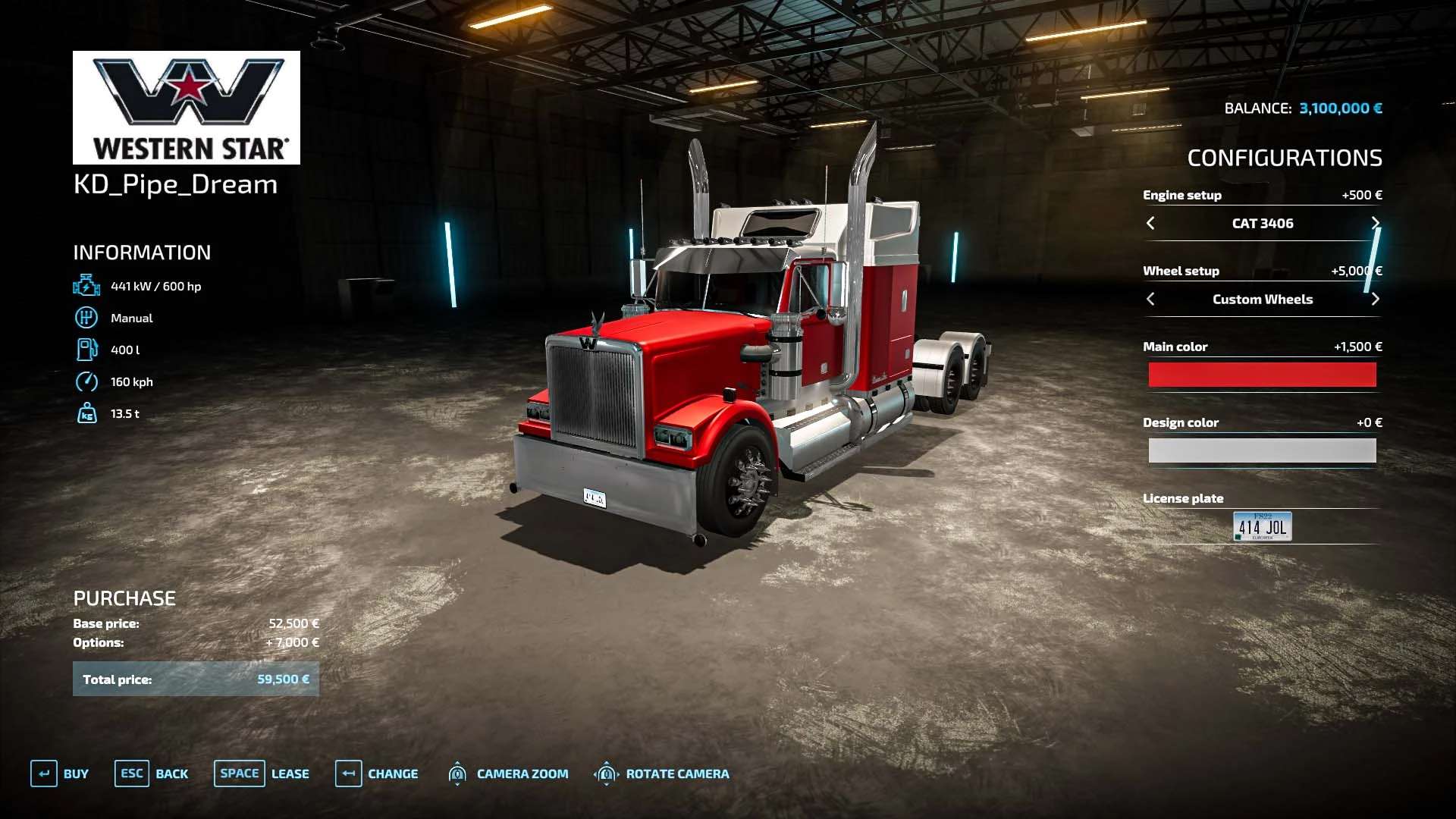The height and width of the screenshot is (819, 1456).
Task: Open the red main color swatch
Action: coord(1262,375)
